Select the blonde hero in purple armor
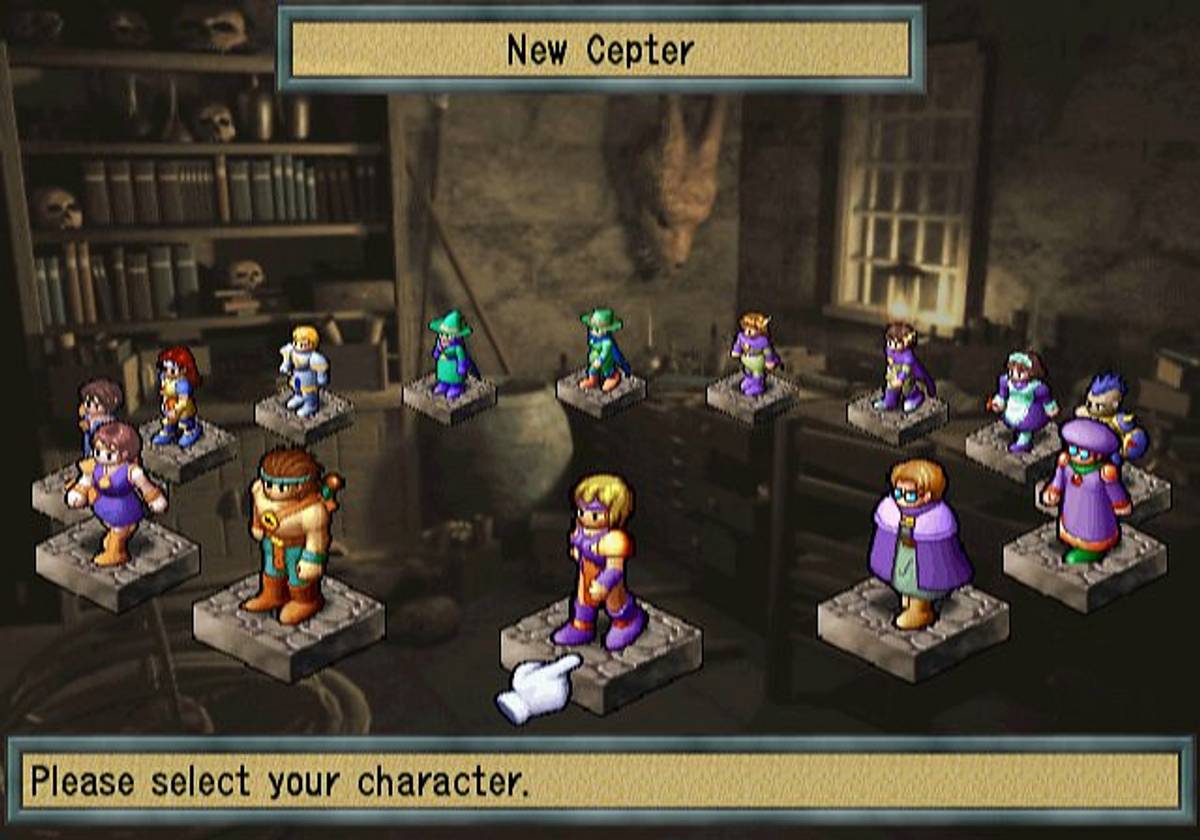Image resolution: width=1200 pixels, height=840 pixels. click(x=602, y=562)
